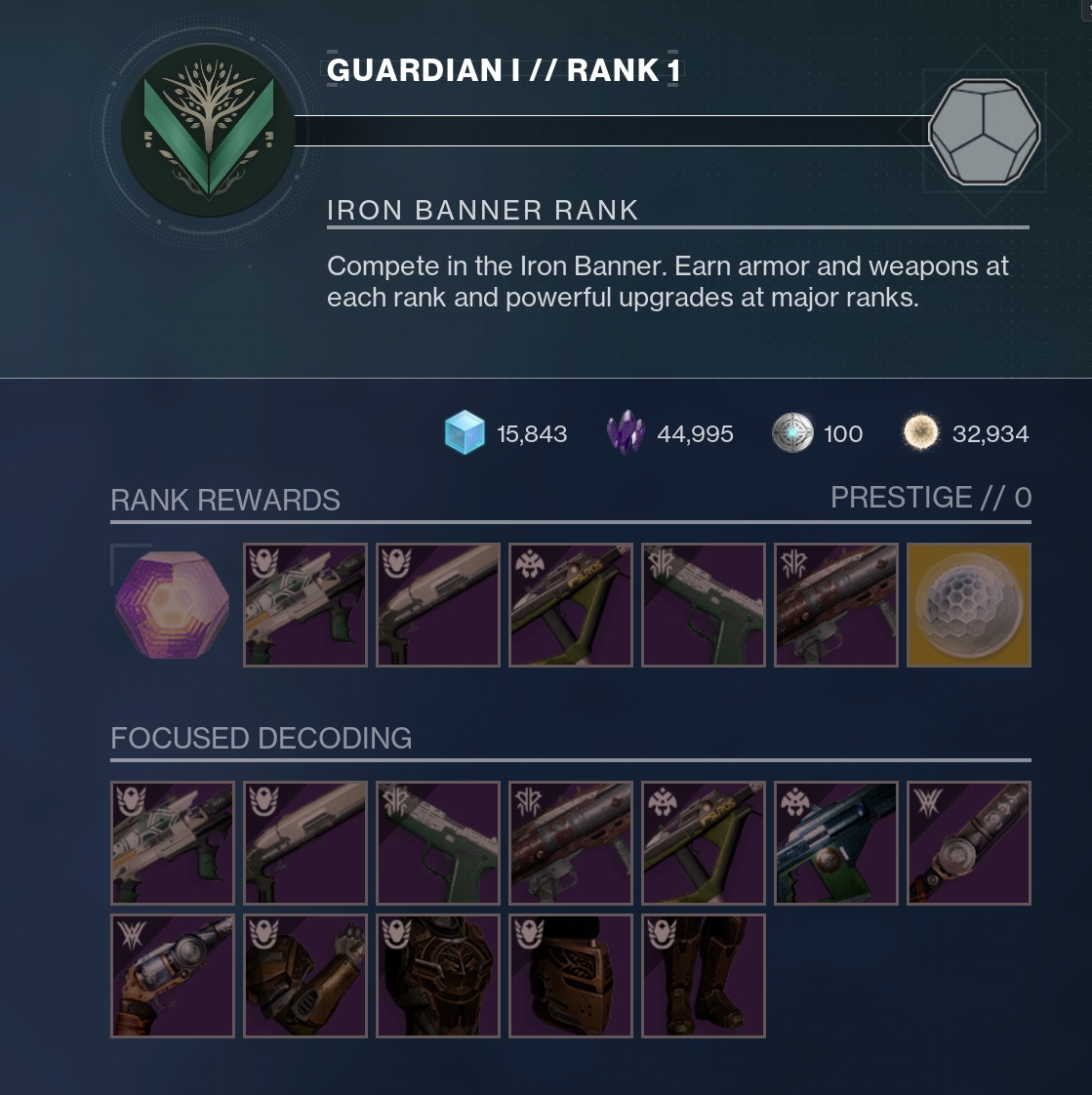This screenshot has width=1092, height=1095.
Task: Focus the blue rifle in Focused Decoding
Action: point(835,843)
